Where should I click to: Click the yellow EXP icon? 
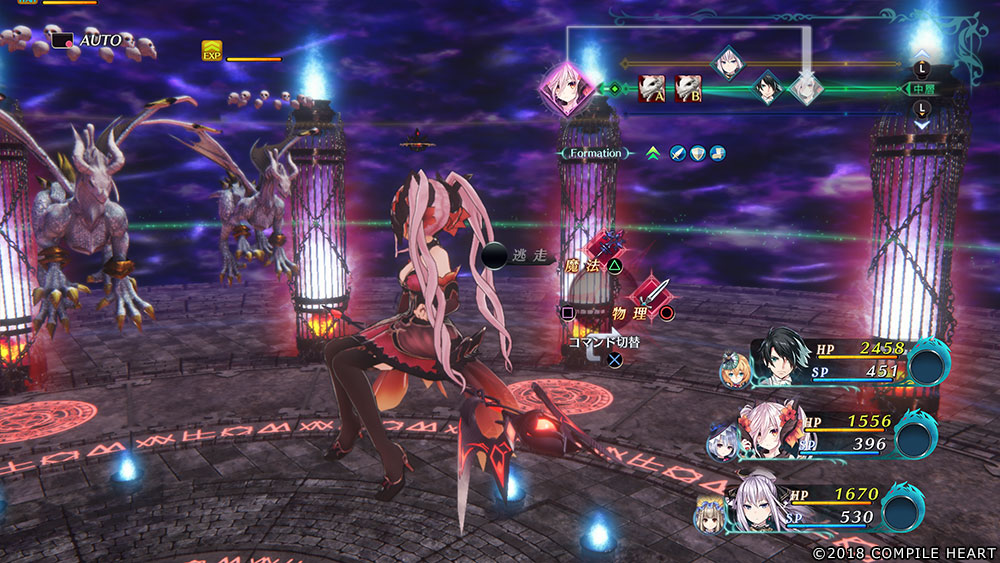tap(211, 51)
